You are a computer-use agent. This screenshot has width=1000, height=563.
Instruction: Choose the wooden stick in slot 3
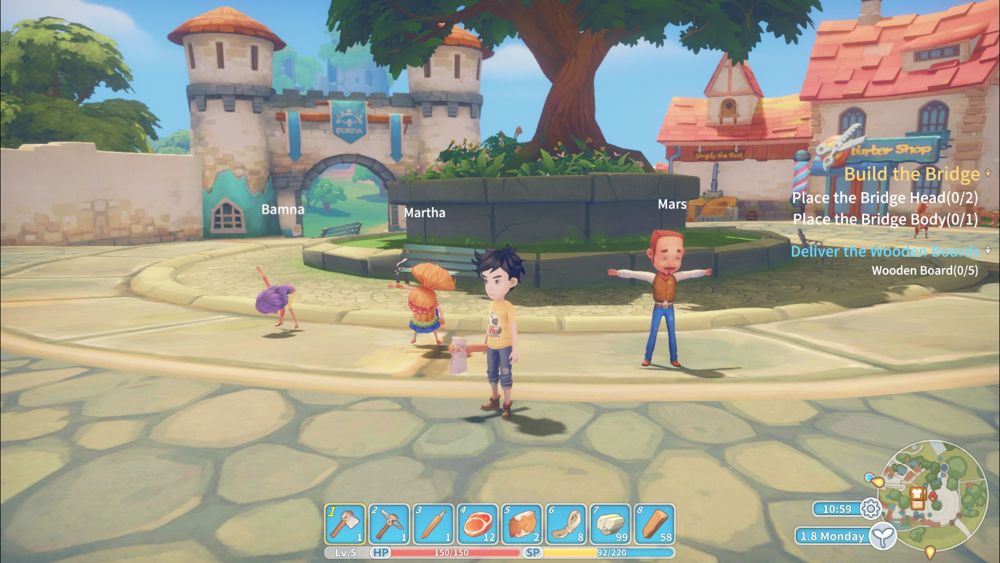coord(434,524)
